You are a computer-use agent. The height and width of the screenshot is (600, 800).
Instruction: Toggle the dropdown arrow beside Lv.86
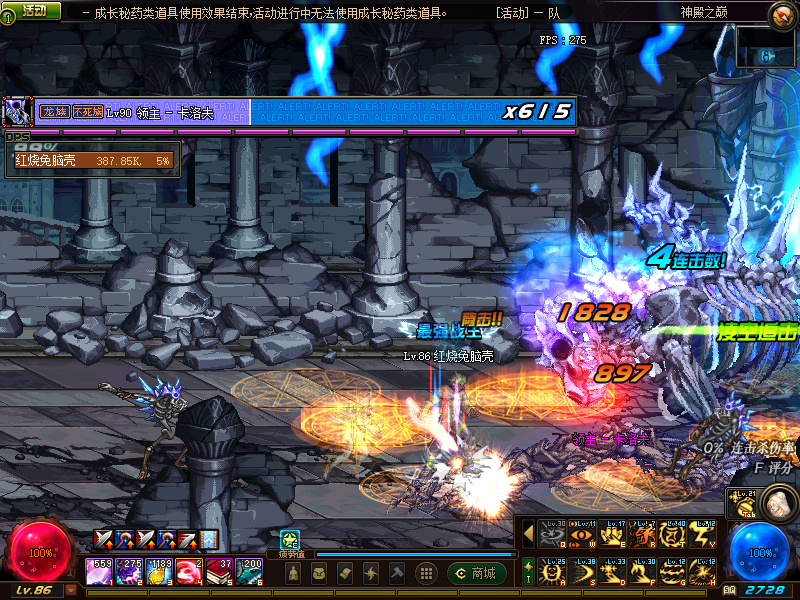point(70,590)
